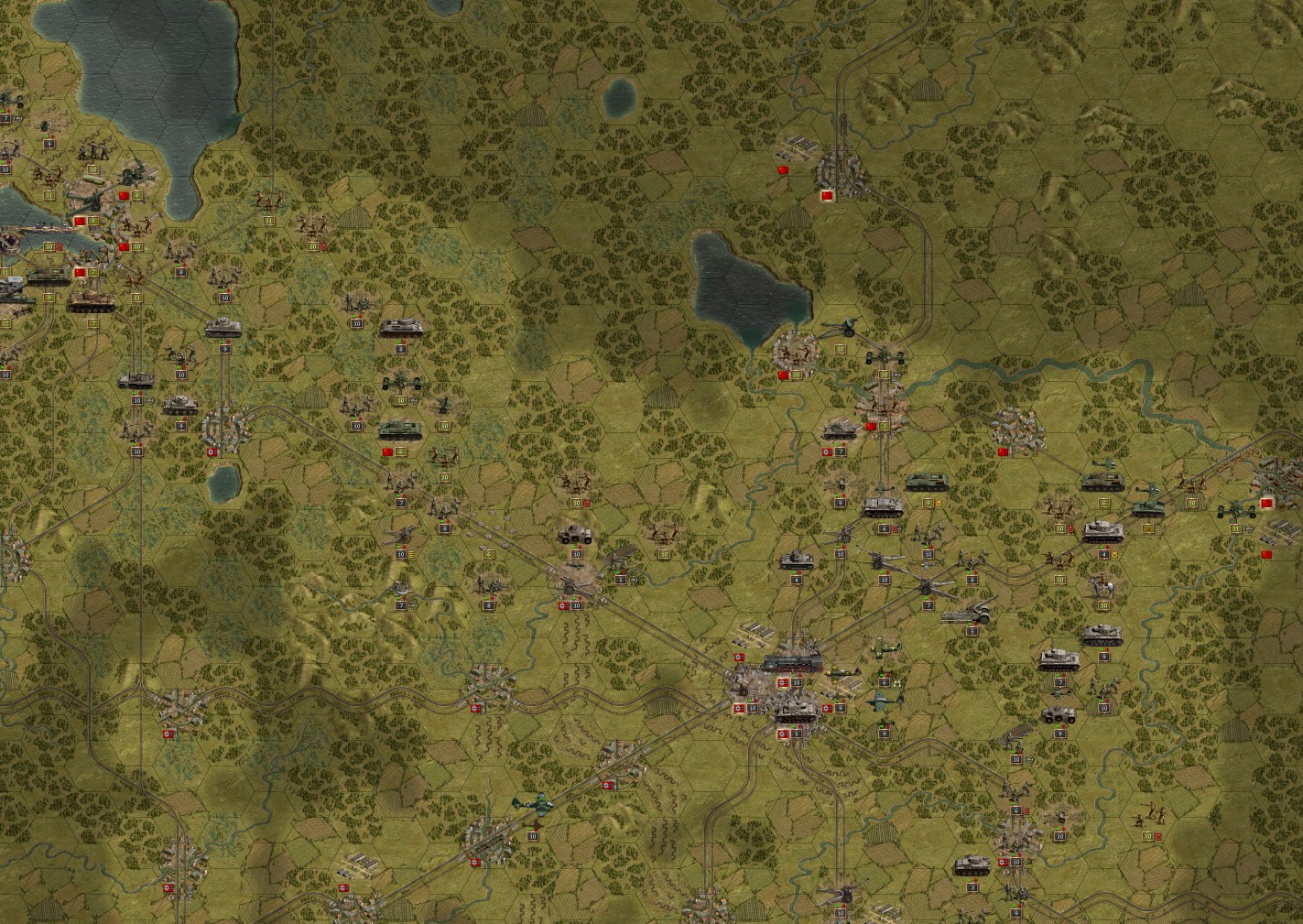
Task: Click the strength 10 badge under the armored train
Action: (797, 682)
